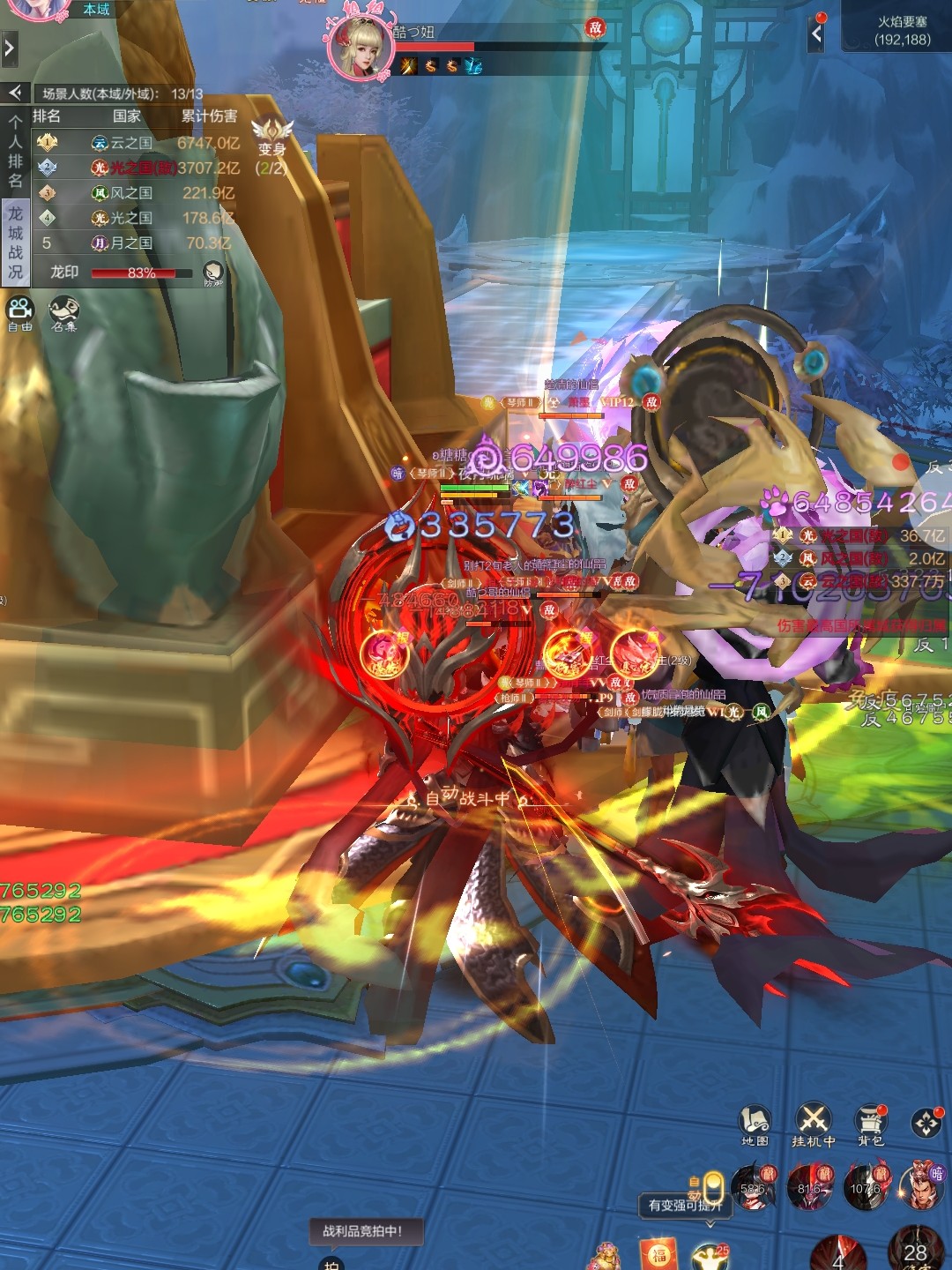The image size is (952, 1270).
Task: Select the 龙城战况 tab
Action: click(x=15, y=243)
